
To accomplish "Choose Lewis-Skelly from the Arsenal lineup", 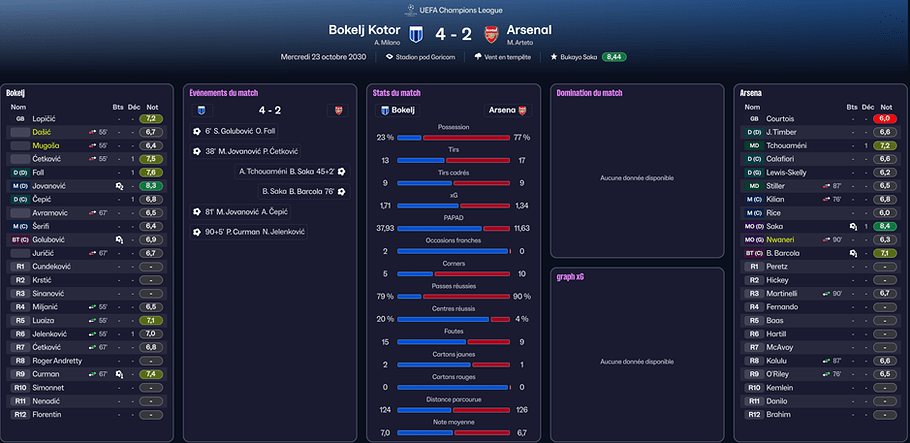I will click(x=790, y=172).
